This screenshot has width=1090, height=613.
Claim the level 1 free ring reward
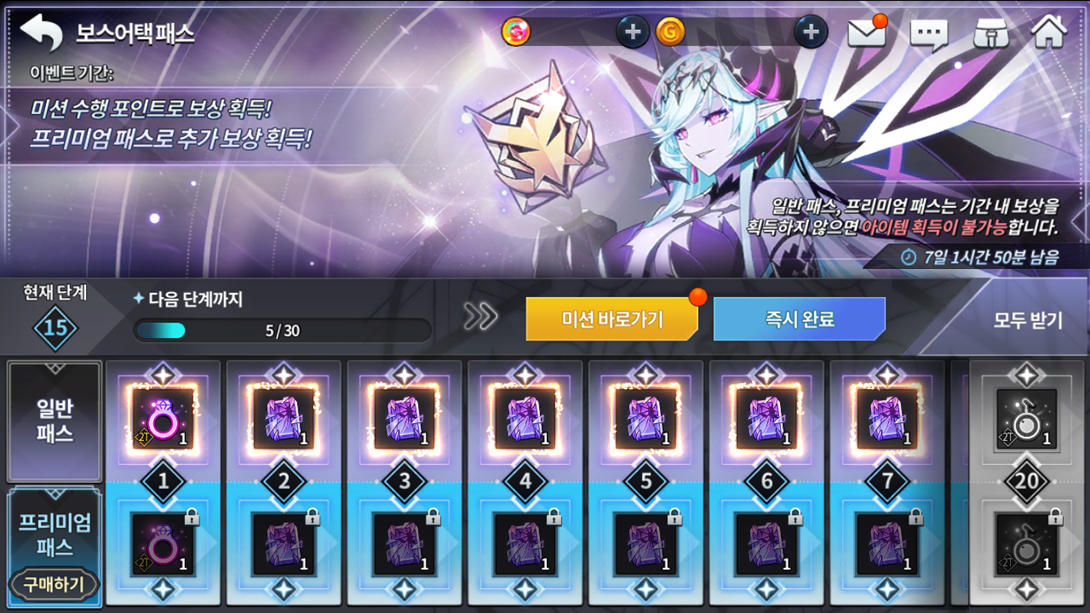point(163,419)
